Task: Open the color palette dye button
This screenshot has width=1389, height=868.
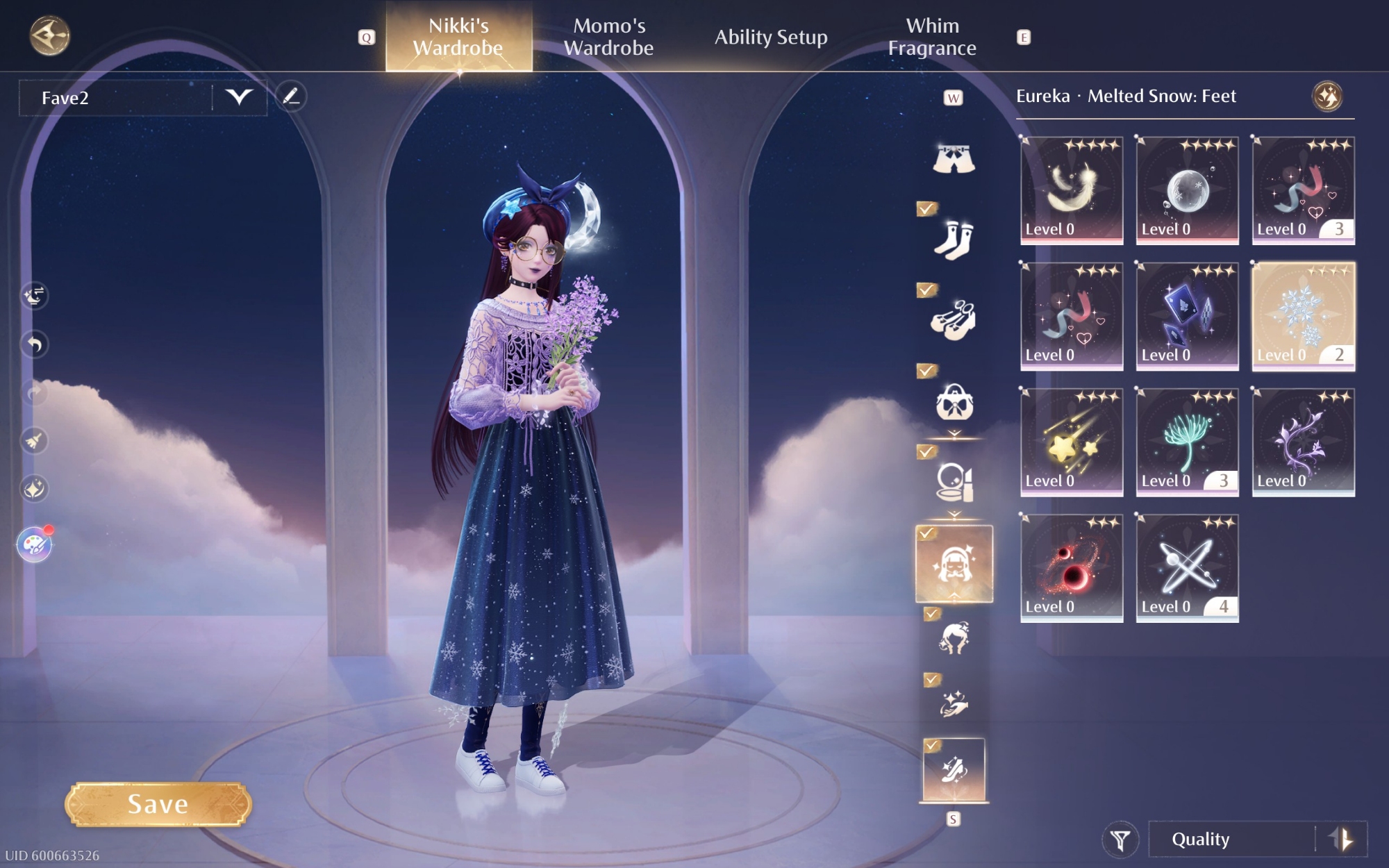Action: point(35,544)
